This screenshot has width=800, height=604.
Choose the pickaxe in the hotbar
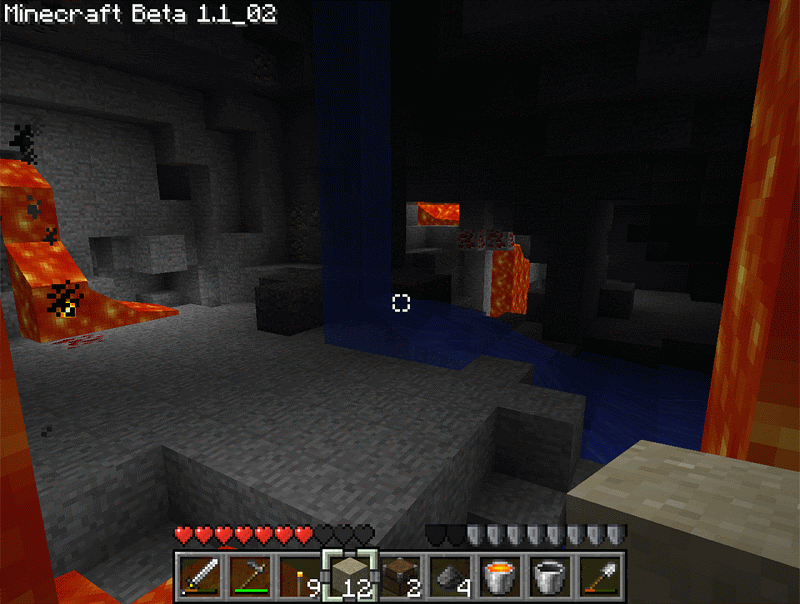tap(250, 577)
